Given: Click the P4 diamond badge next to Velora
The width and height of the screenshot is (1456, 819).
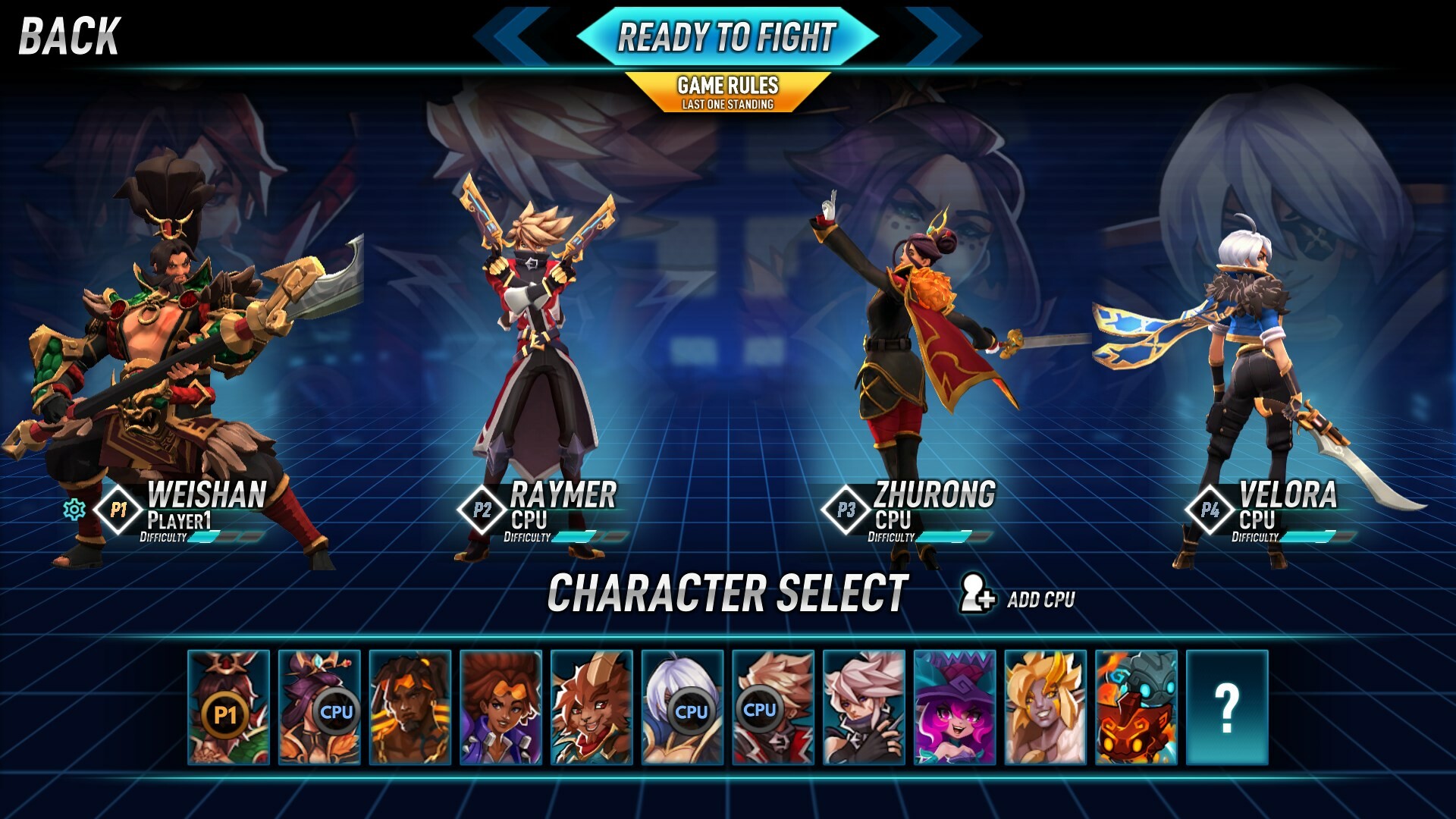Looking at the screenshot, I should click(1208, 511).
